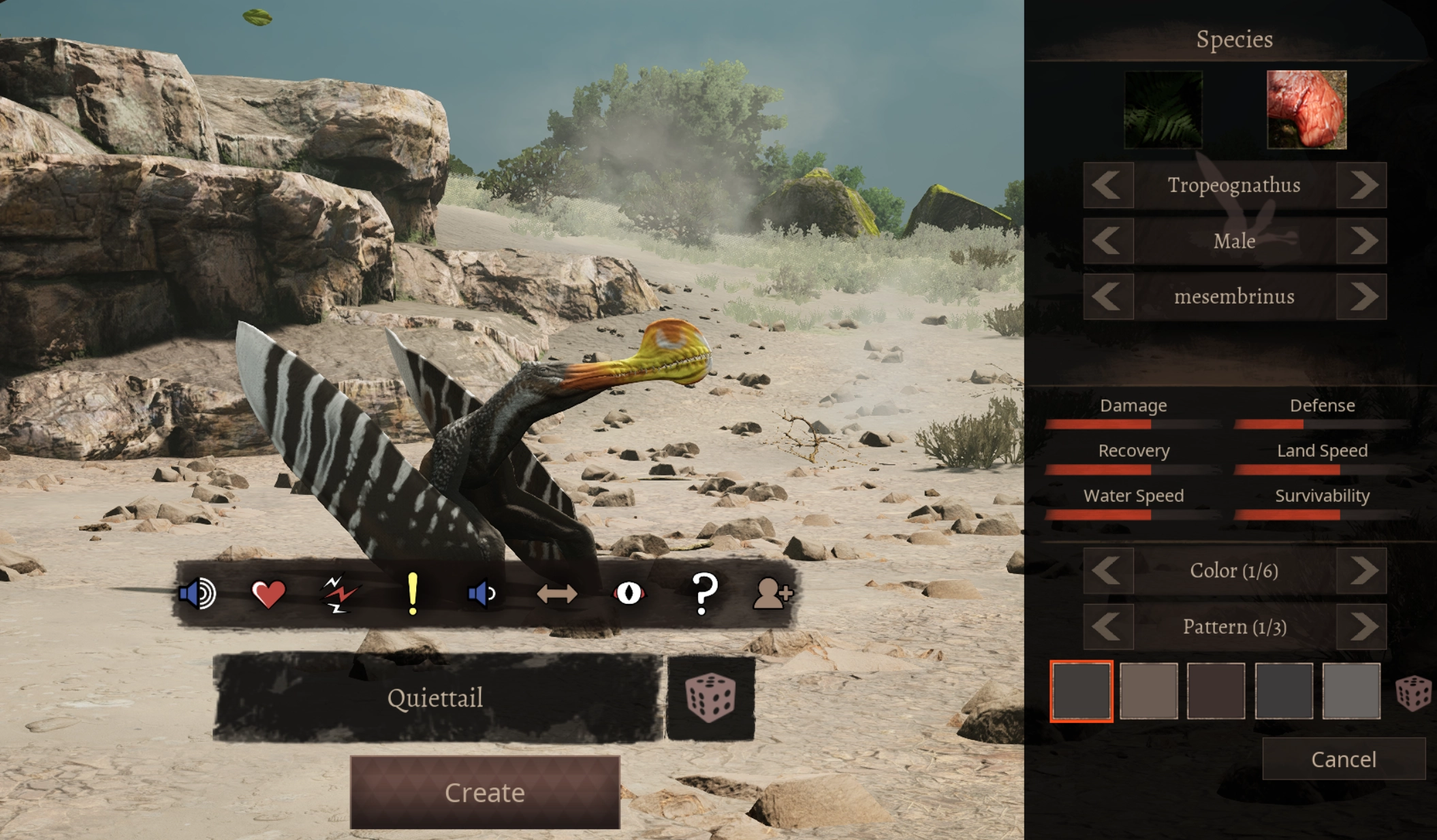Click the dice beside the color swatches
The image size is (1437, 840).
coord(1415,694)
